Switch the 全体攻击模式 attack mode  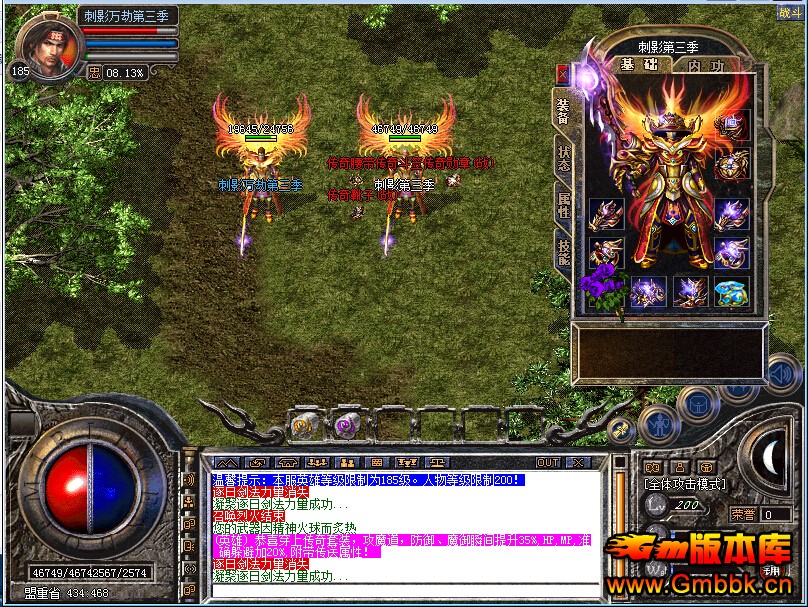(x=686, y=485)
